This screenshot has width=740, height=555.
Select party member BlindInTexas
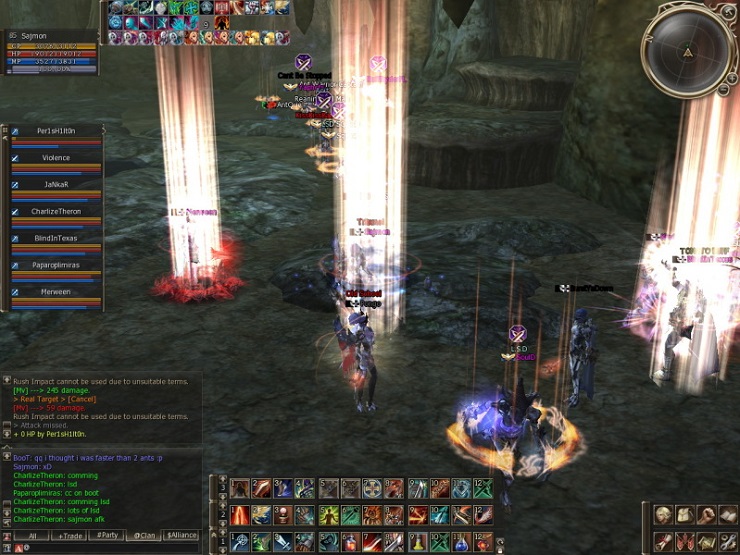56,239
